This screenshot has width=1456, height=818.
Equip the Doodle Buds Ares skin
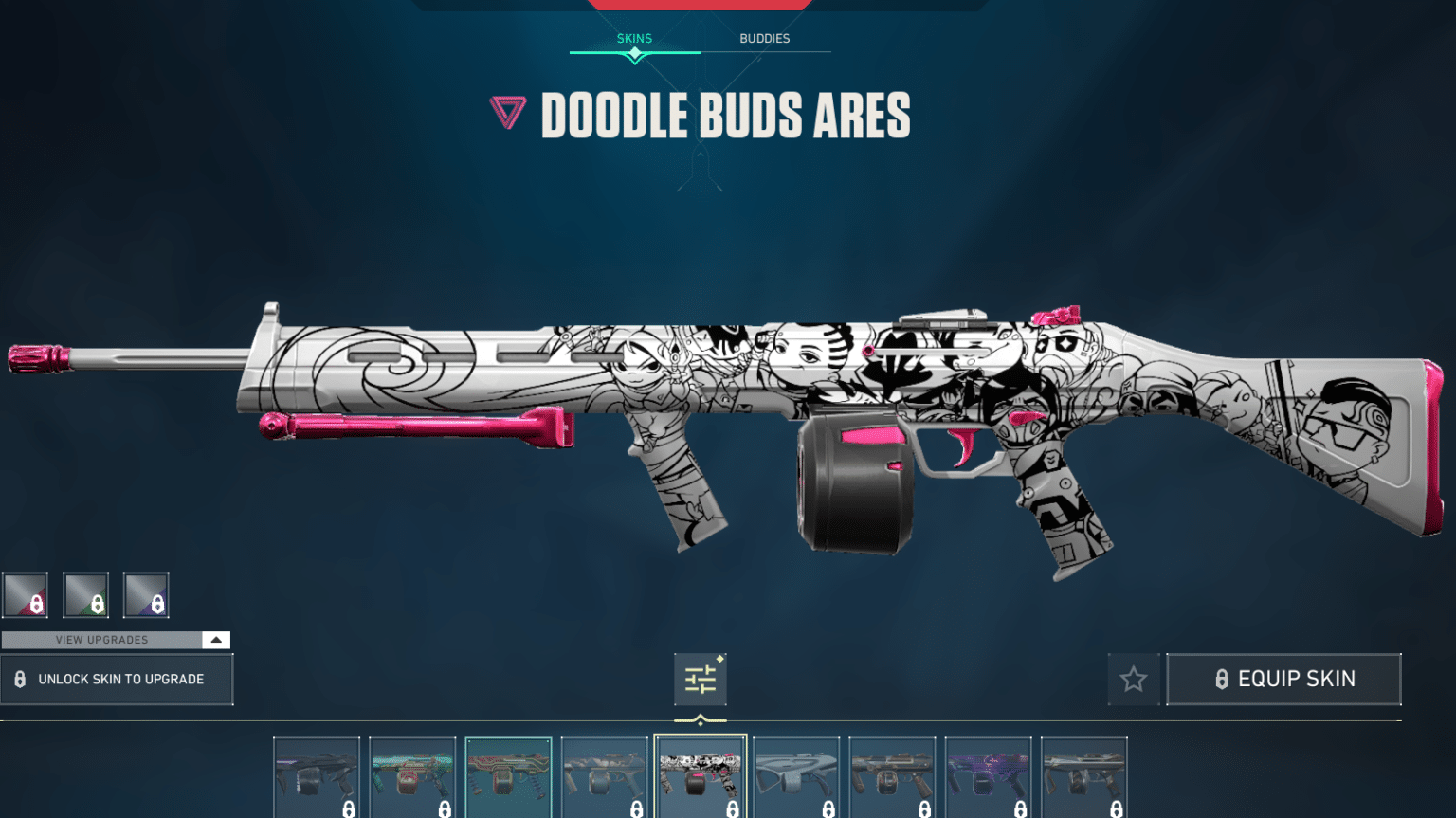[1283, 679]
